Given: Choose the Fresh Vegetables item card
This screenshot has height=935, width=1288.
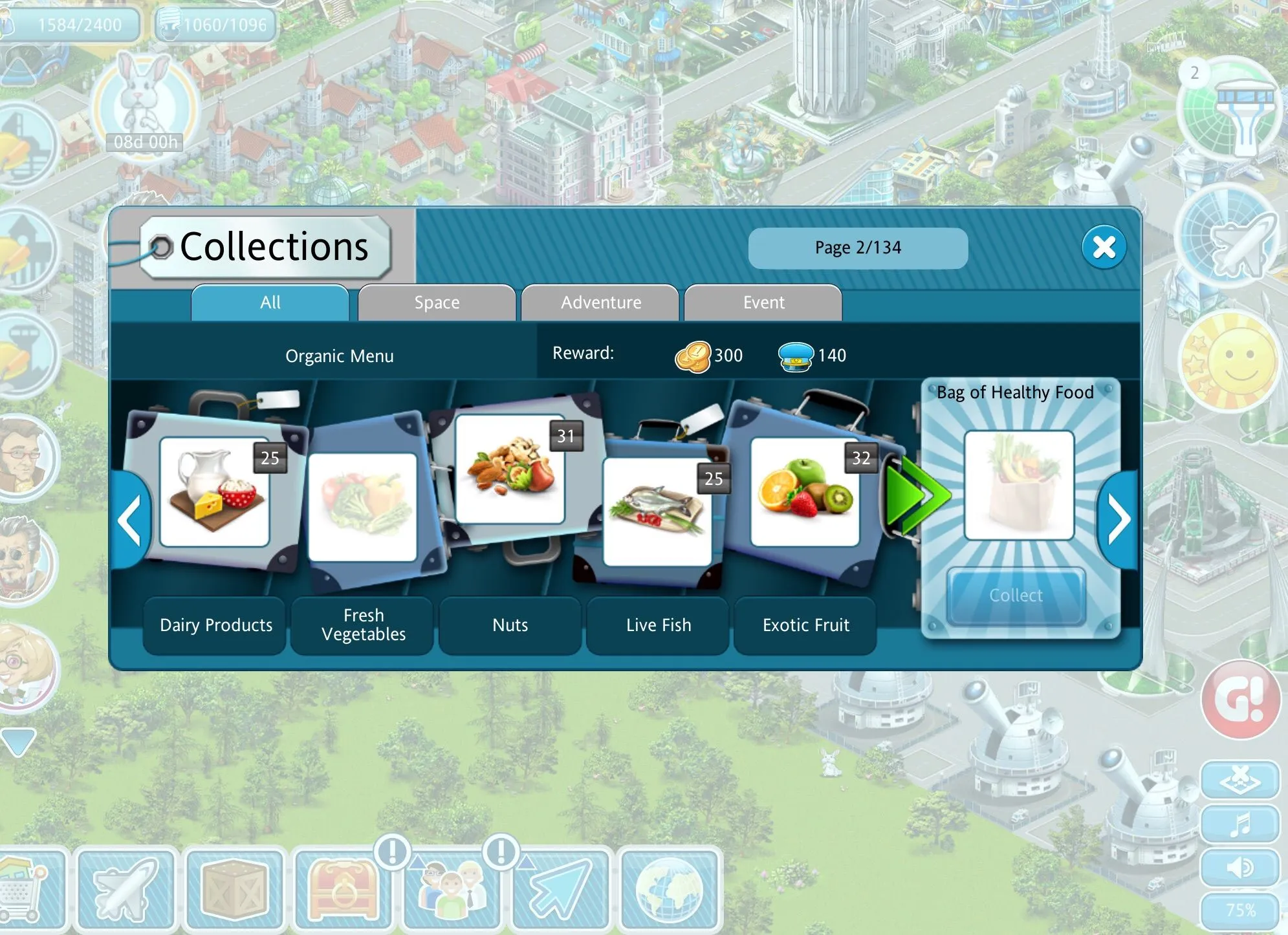Looking at the screenshot, I should [362, 507].
